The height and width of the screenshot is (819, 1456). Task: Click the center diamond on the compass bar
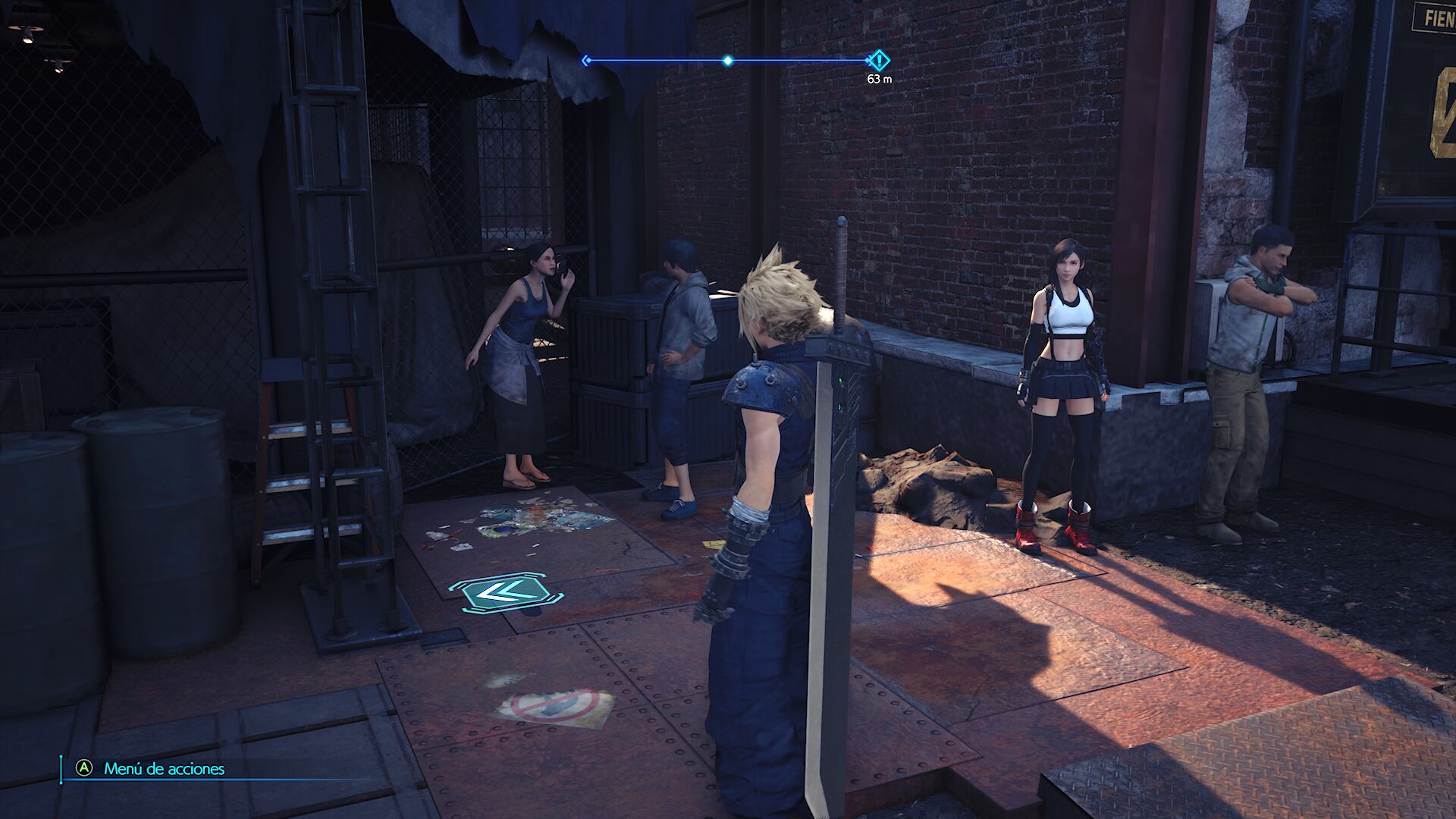tap(728, 61)
